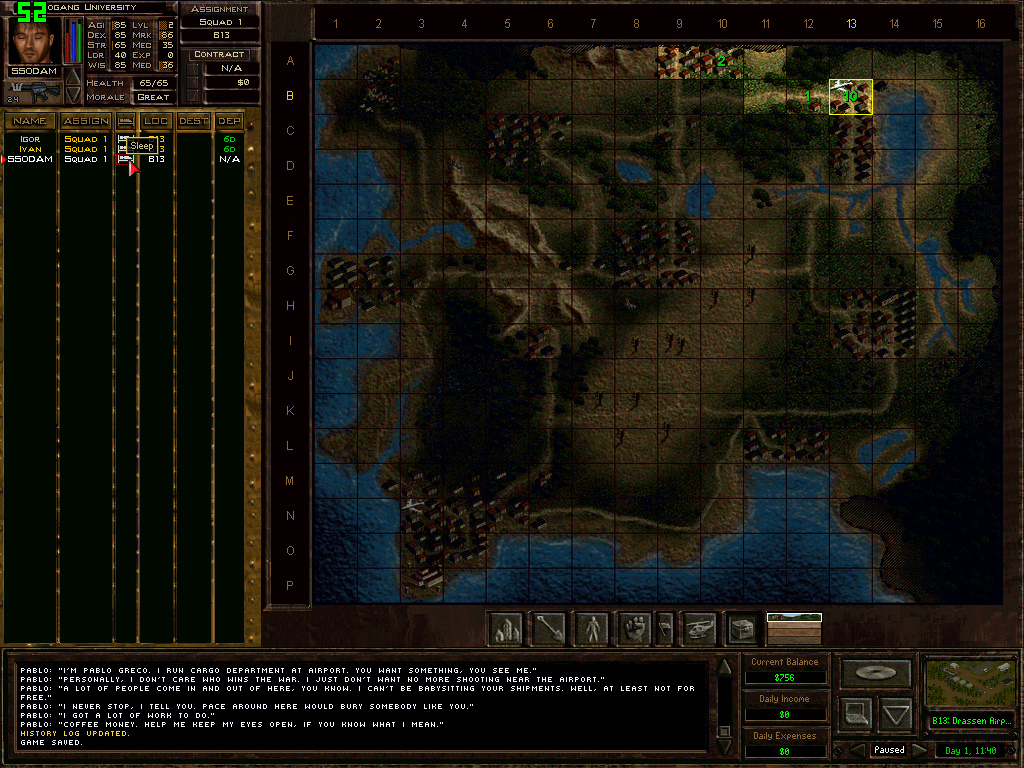Toggle the militia fist filter
This screenshot has height=768, width=1024.
[634, 628]
